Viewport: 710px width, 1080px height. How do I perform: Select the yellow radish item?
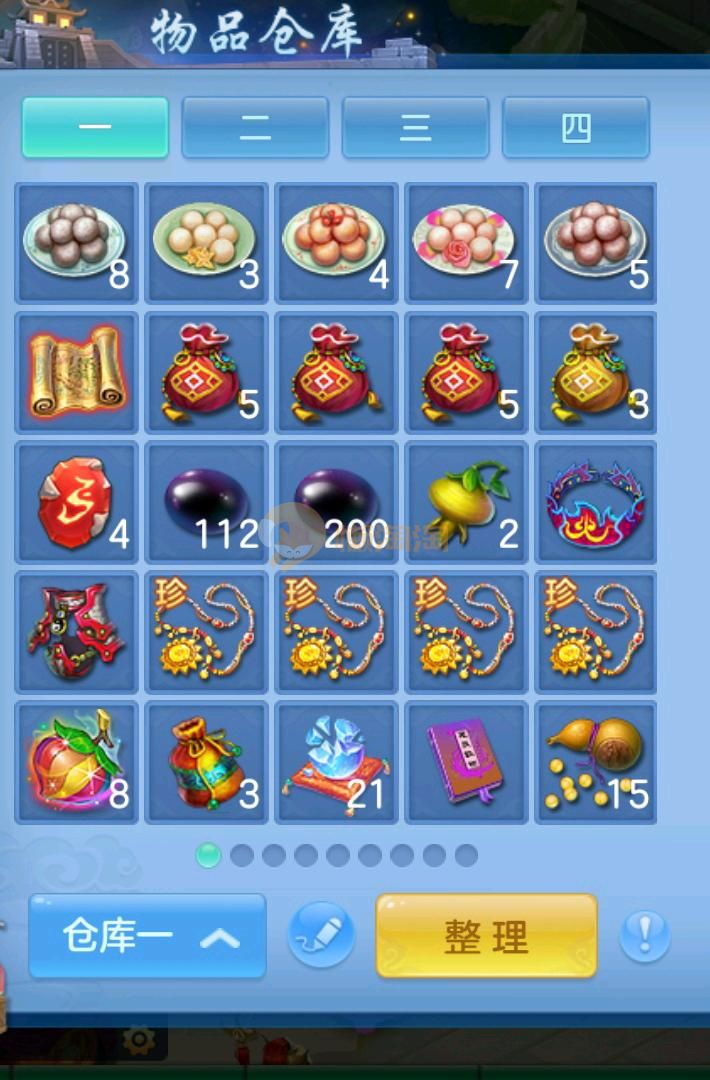coord(466,502)
